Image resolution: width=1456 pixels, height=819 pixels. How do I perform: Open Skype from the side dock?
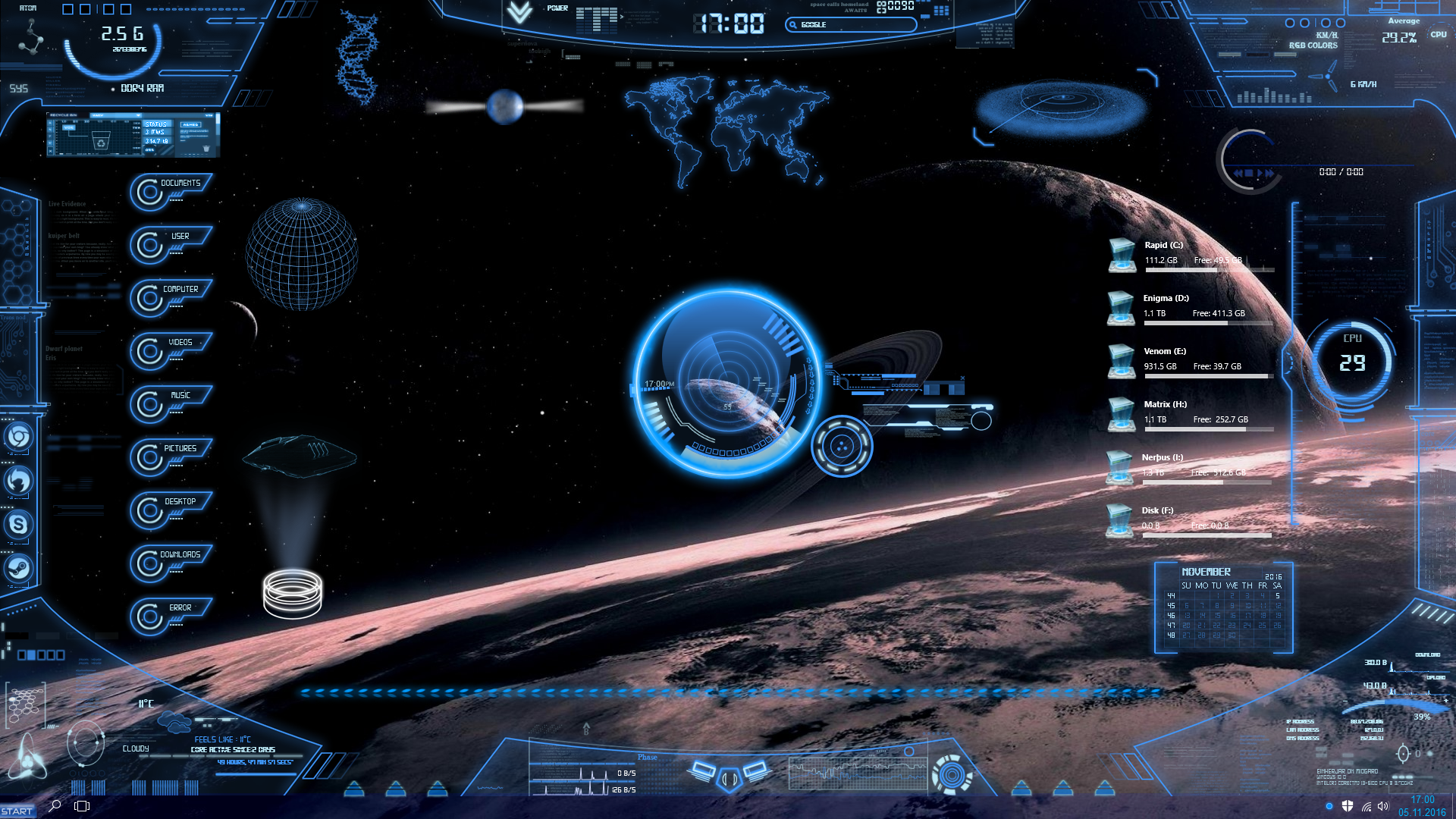(18, 524)
